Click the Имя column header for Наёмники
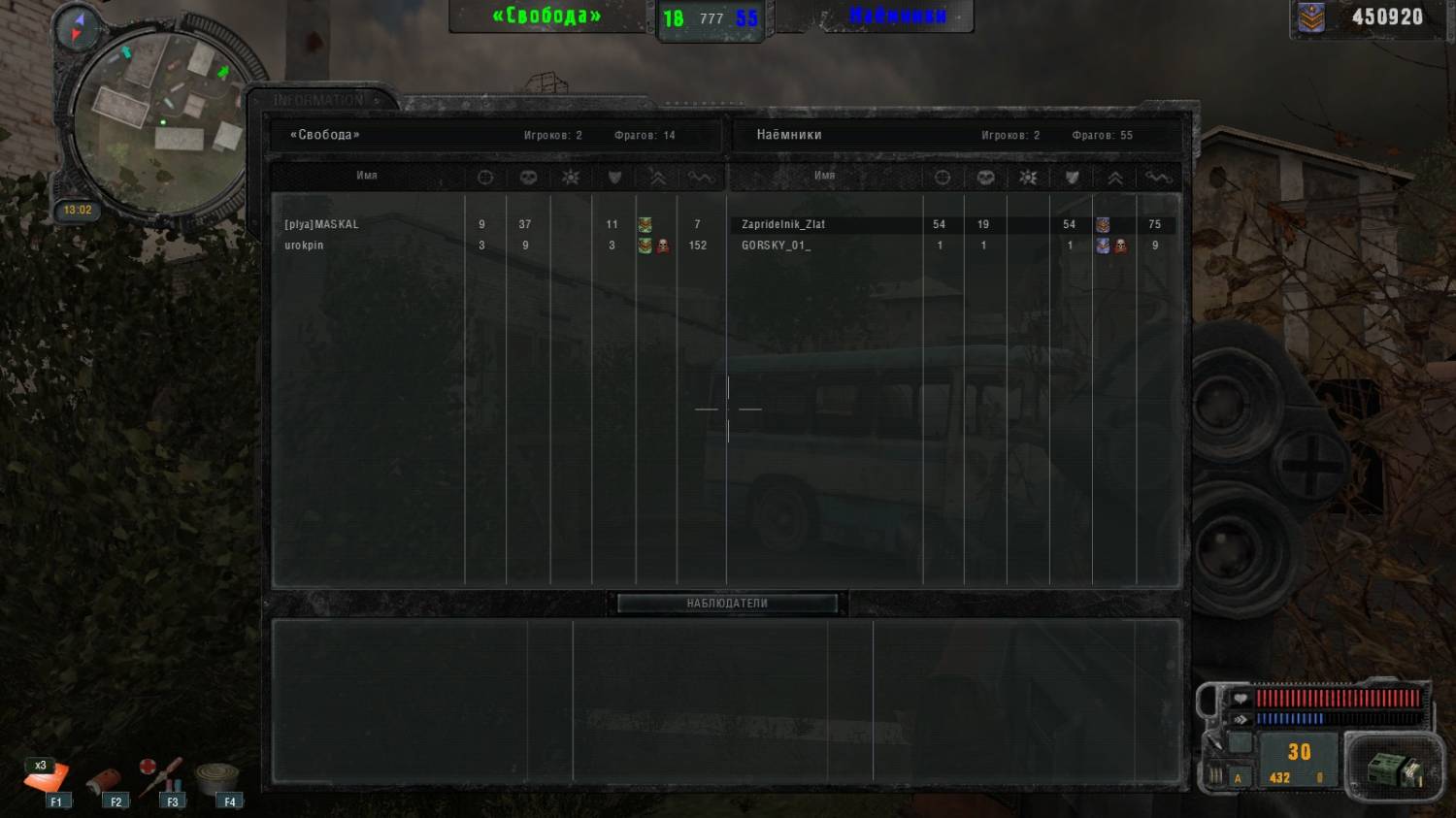1456x818 pixels. tap(825, 176)
